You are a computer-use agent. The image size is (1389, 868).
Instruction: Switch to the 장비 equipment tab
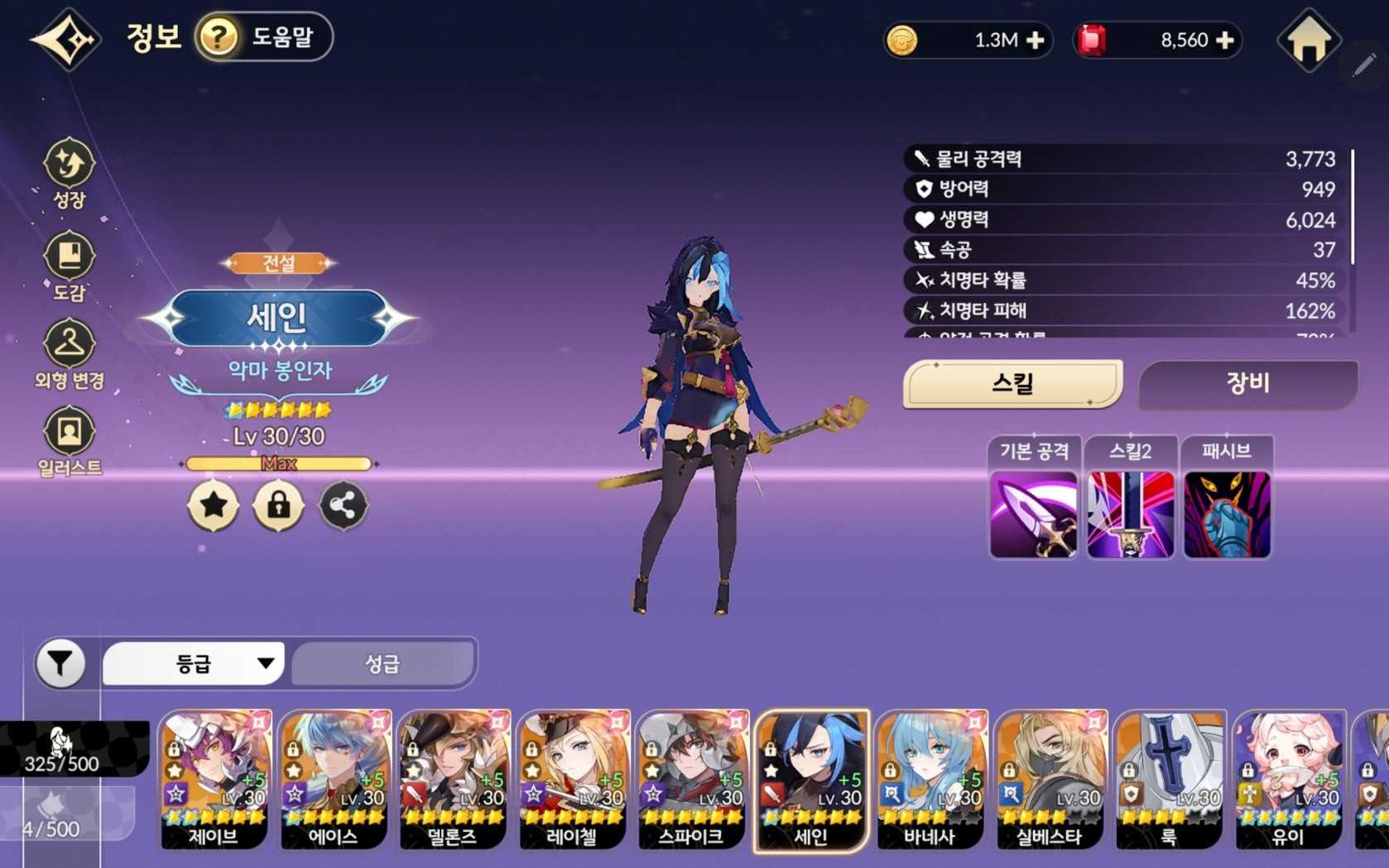(x=1247, y=384)
